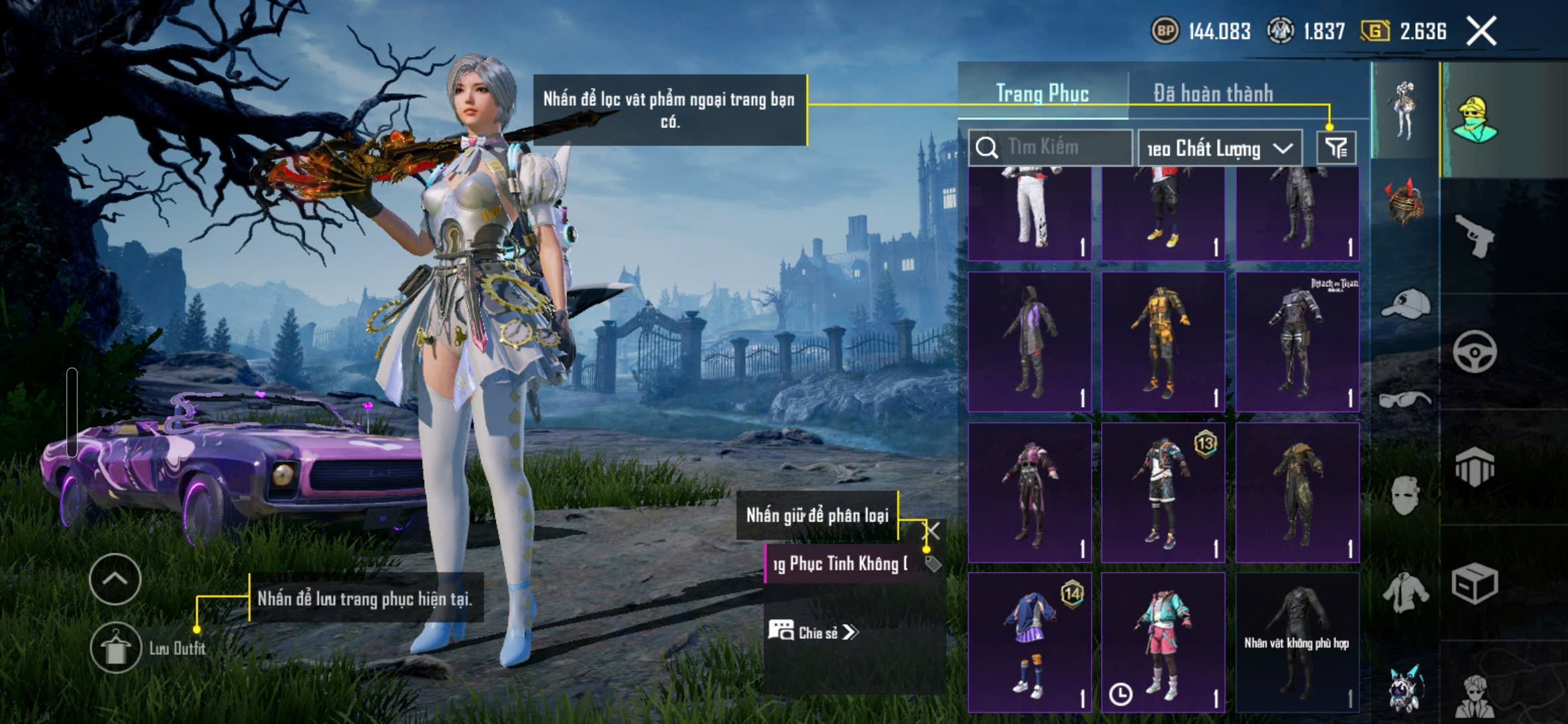Choose the blue schoolgirl outfit with 14 badge
The height and width of the screenshot is (724, 1568).
1030,642
